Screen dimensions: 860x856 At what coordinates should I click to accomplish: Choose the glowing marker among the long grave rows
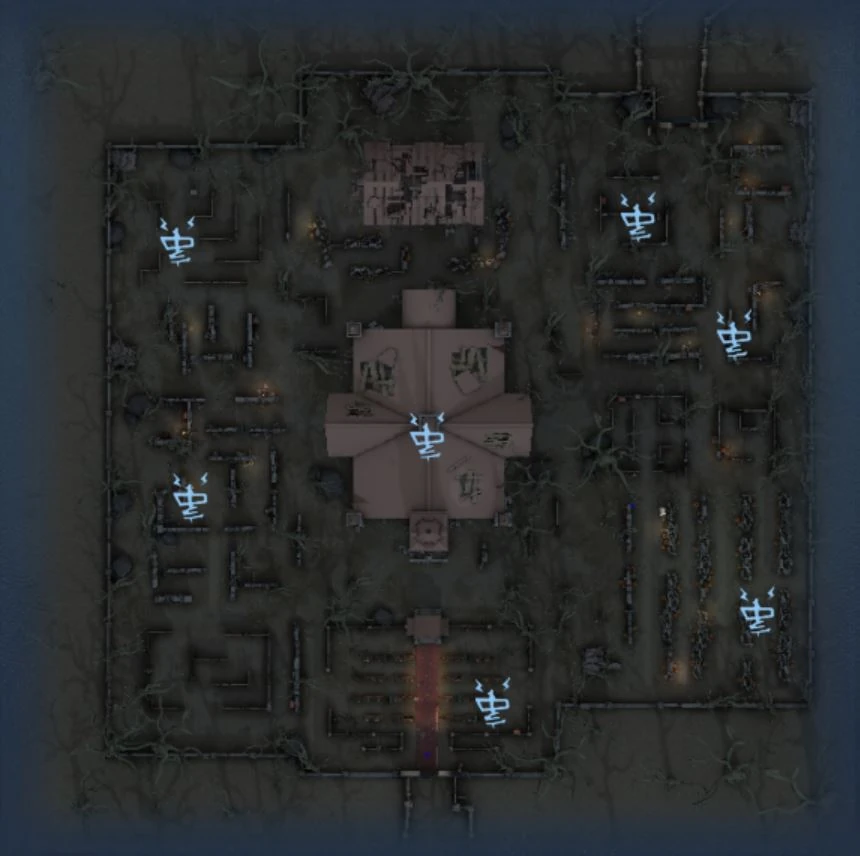click(757, 612)
